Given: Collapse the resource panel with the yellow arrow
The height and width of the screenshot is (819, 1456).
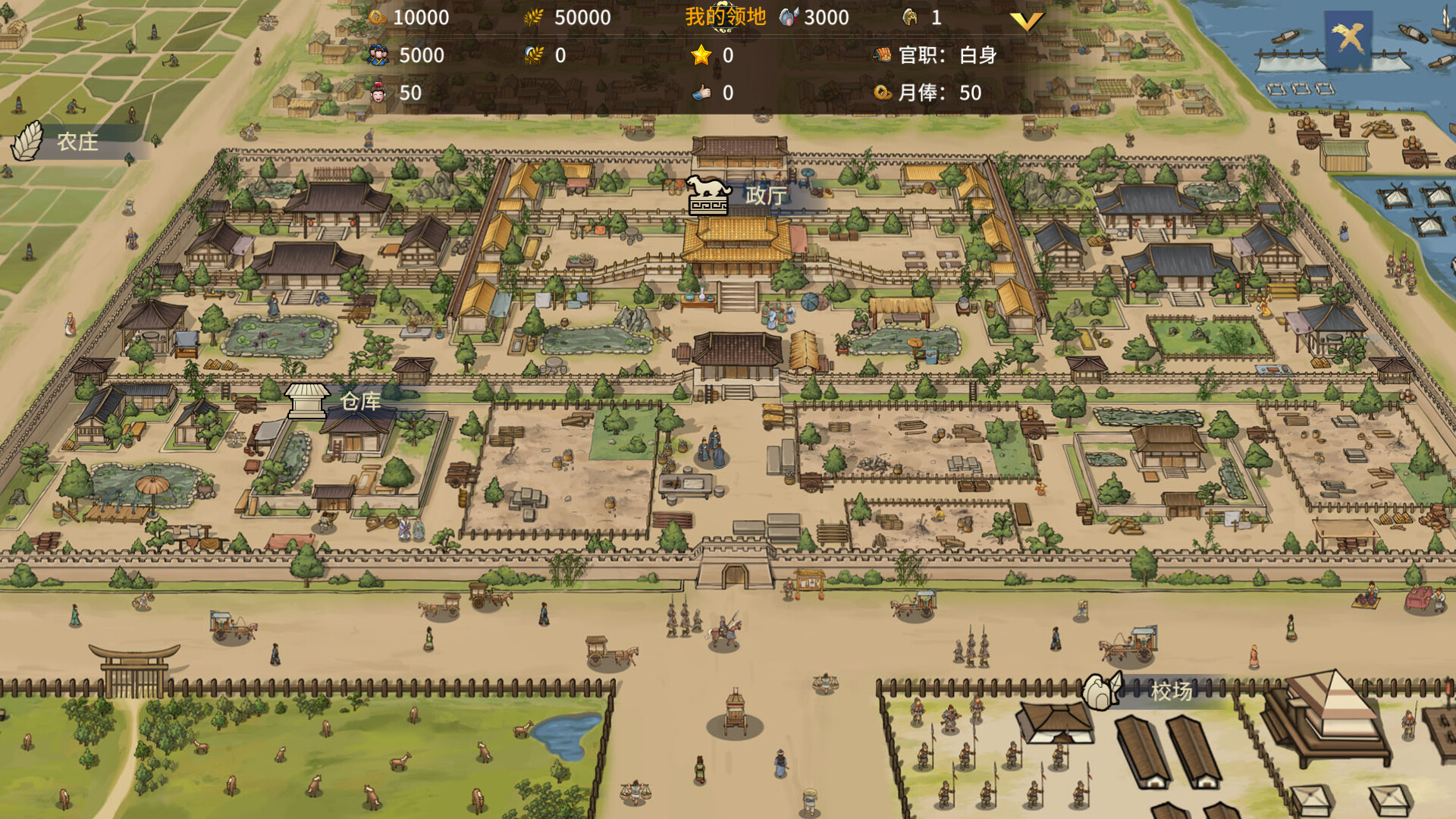Looking at the screenshot, I should click(1026, 22).
